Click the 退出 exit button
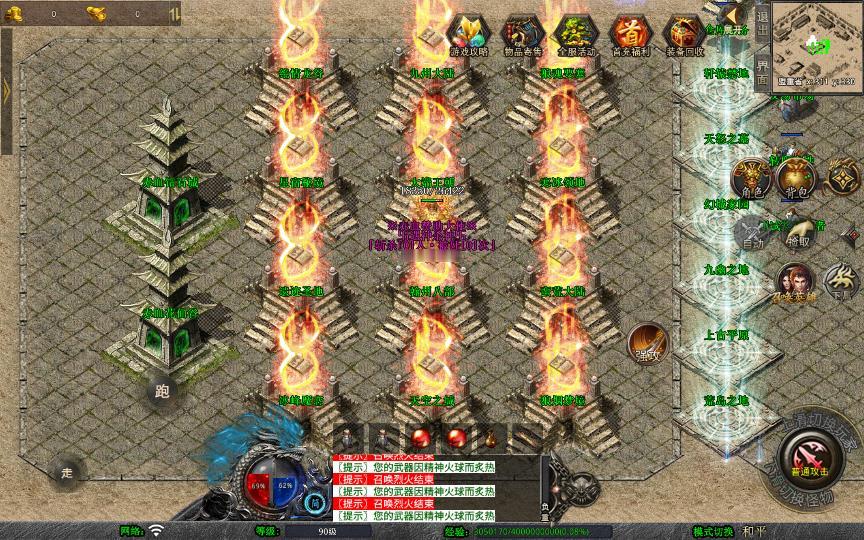 click(762, 22)
